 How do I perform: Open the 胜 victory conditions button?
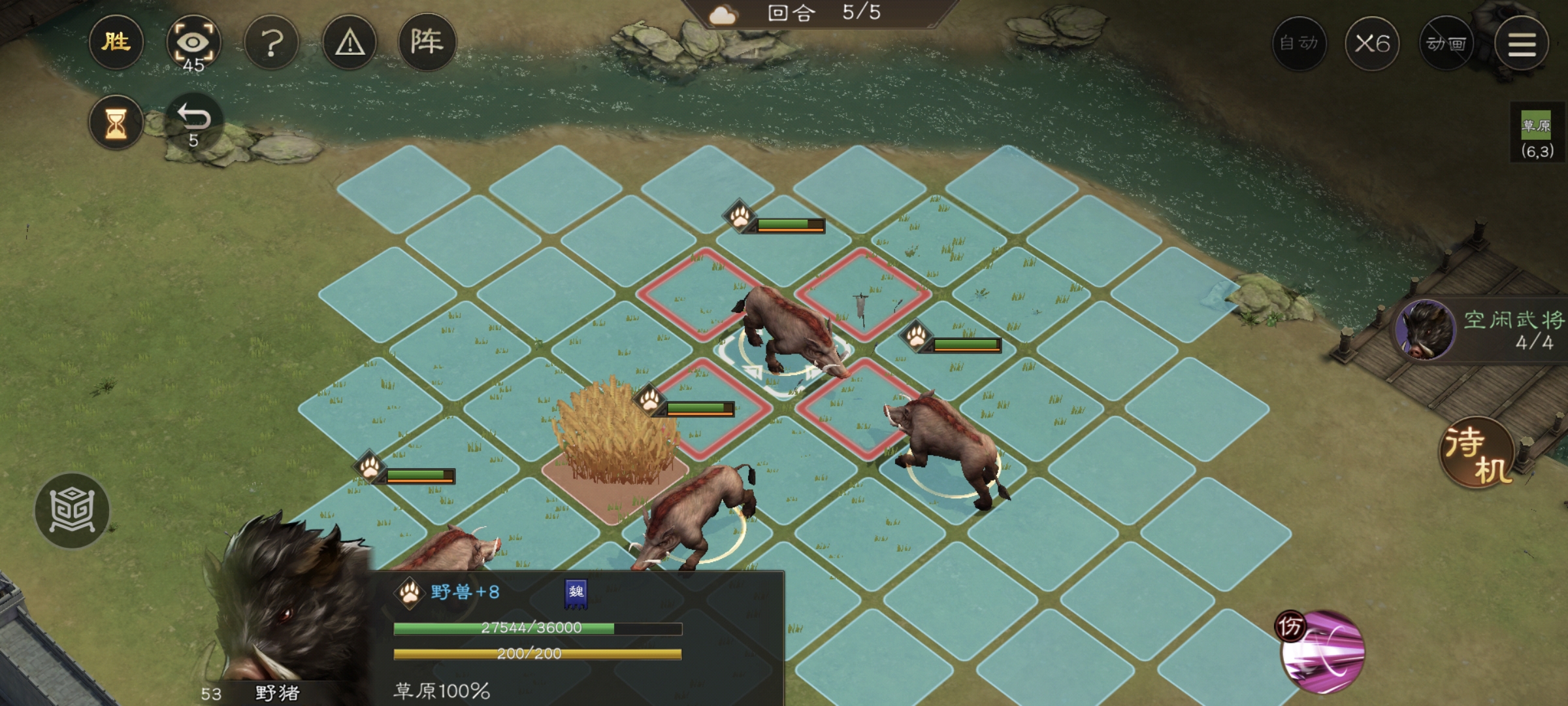pos(116,43)
